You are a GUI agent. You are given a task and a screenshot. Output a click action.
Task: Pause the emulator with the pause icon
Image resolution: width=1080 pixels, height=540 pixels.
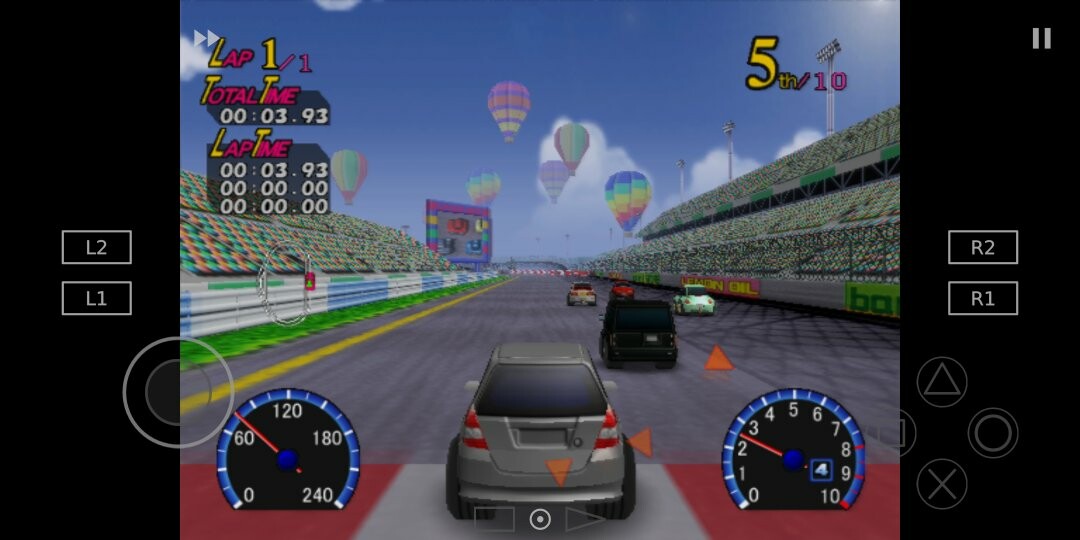pos(1041,38)
